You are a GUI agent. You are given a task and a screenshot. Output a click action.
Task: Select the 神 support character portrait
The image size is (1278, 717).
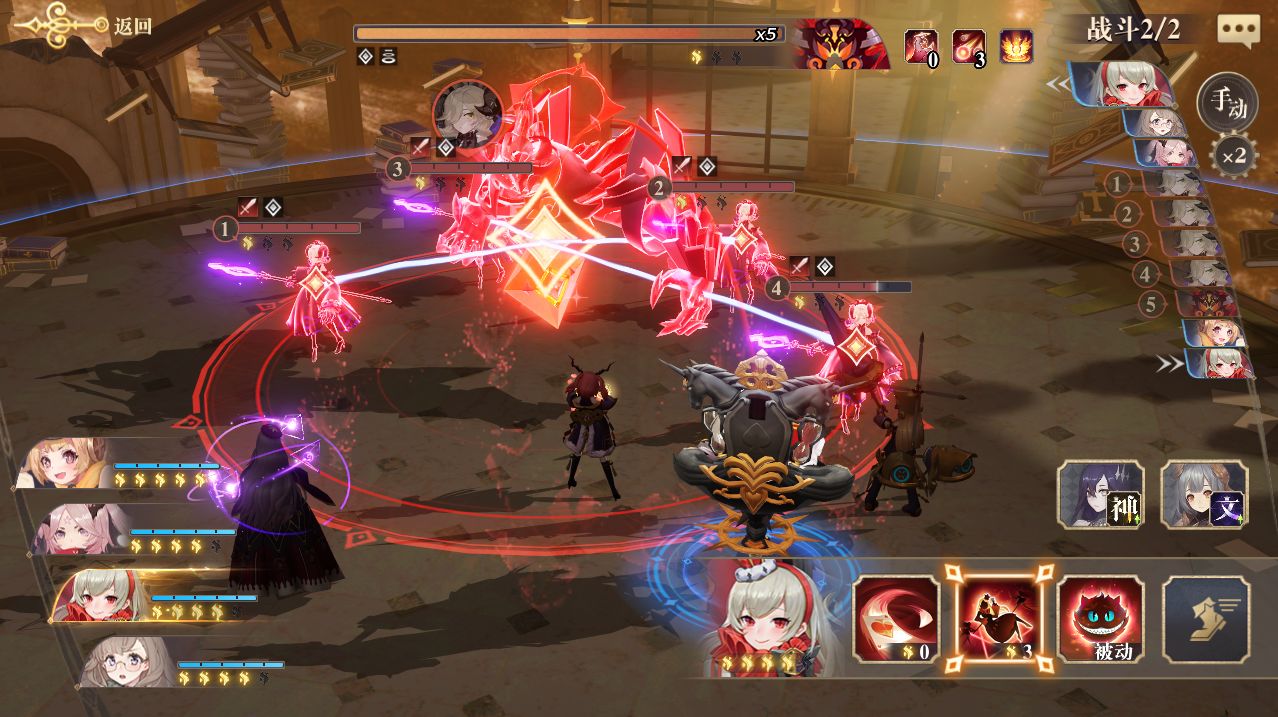click(x=1100, y=494)
